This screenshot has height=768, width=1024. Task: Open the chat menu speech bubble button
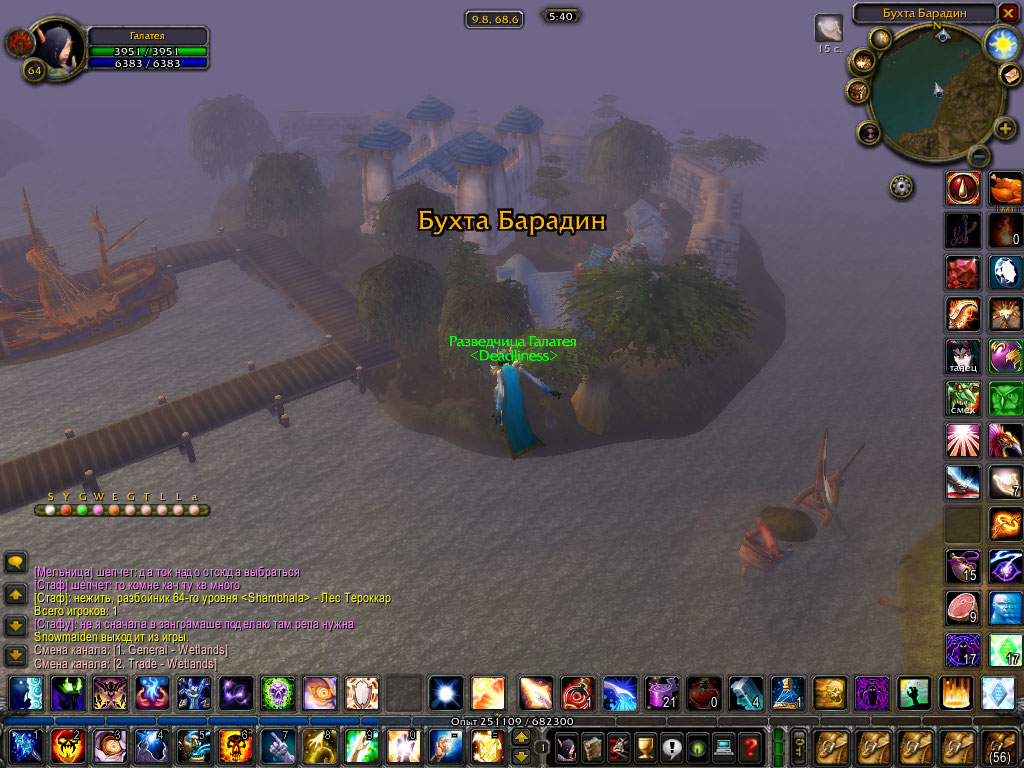[x=15, y=563]
